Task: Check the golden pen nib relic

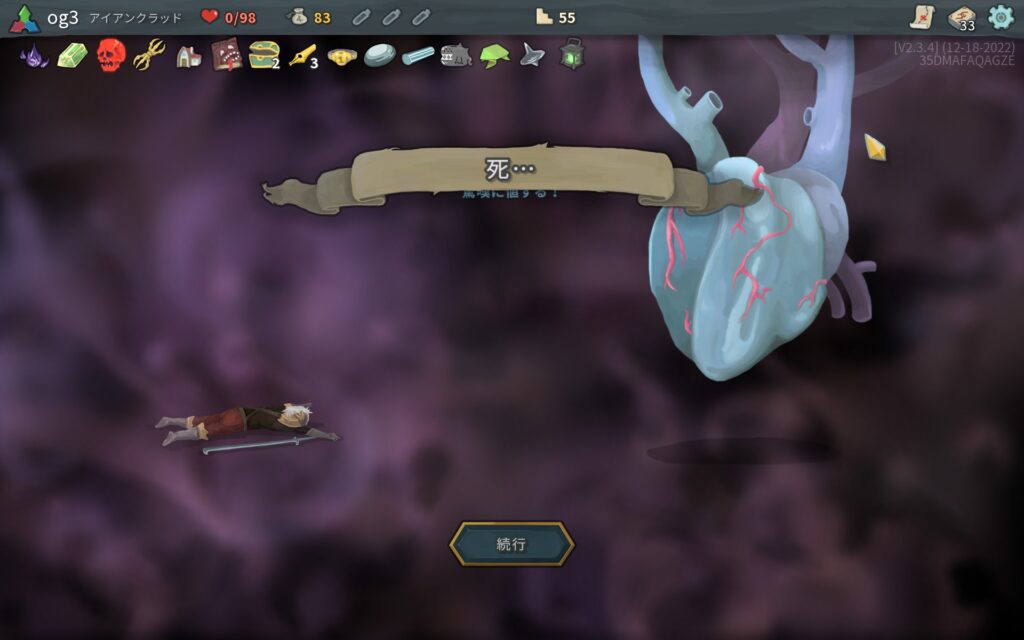Action: pos(301,55)
